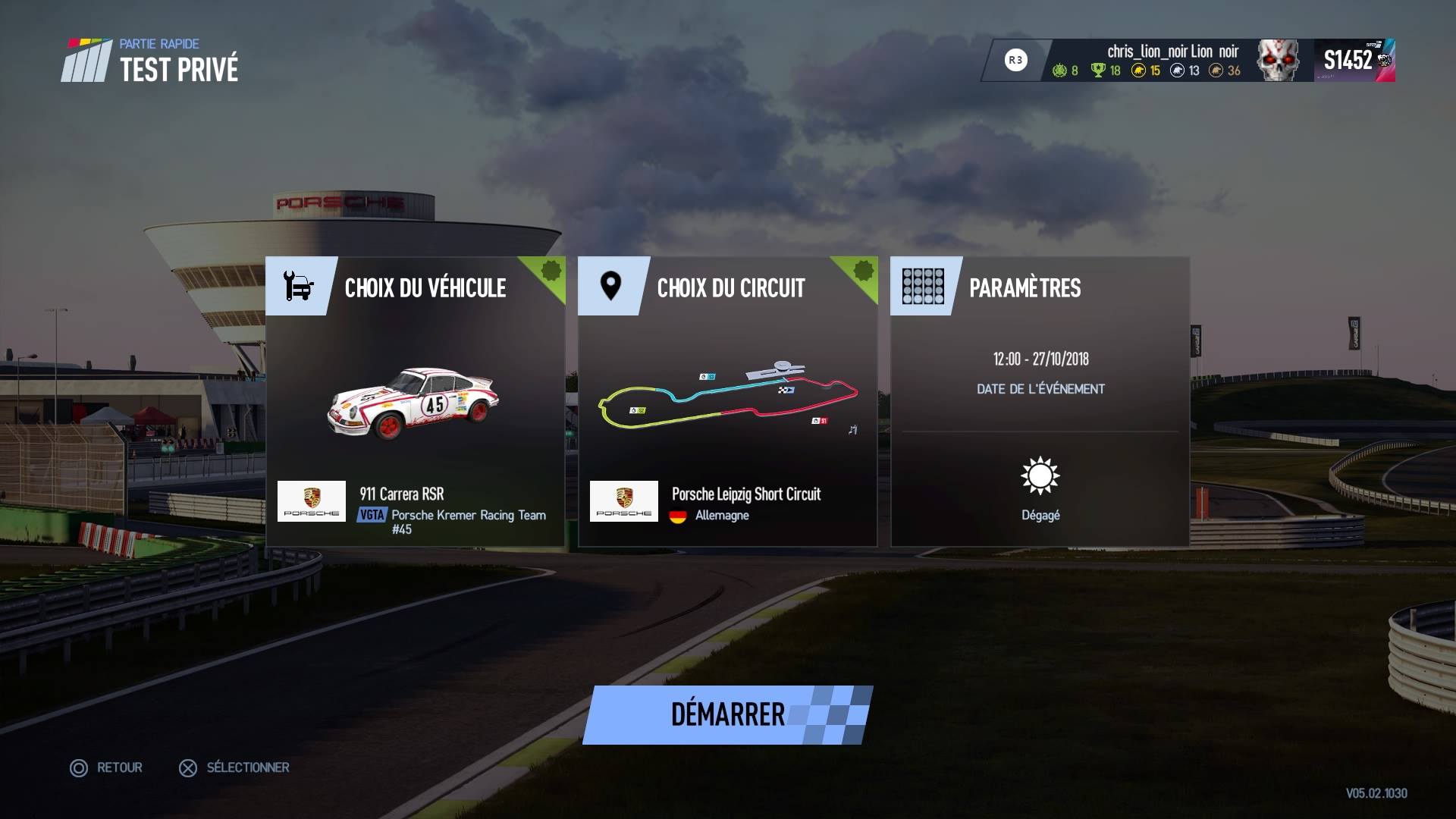
Task: Select the Porsche Leipzig track map
Action: point(727,400)
